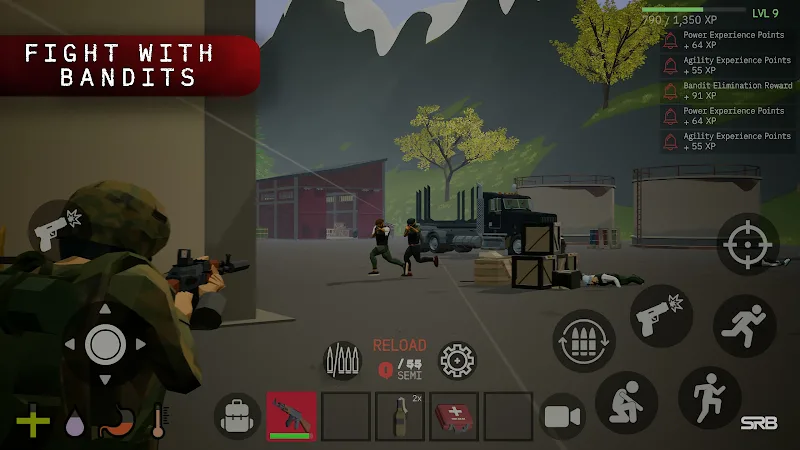The image size is (800, 450).
Task: Use the red medkit slot
Action: [454, 416]
